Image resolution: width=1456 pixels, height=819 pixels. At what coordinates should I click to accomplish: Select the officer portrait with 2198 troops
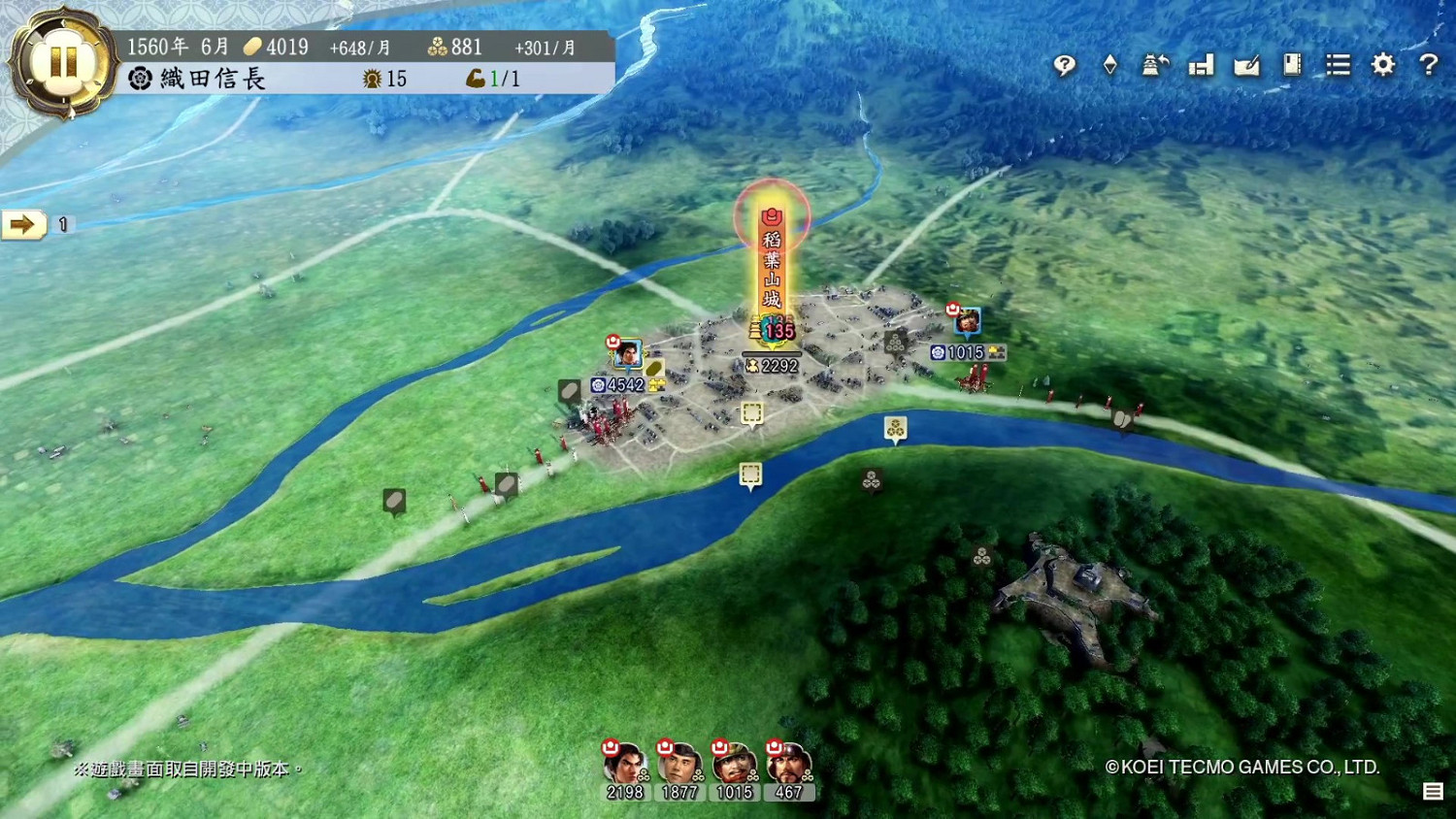pos(624,766)
